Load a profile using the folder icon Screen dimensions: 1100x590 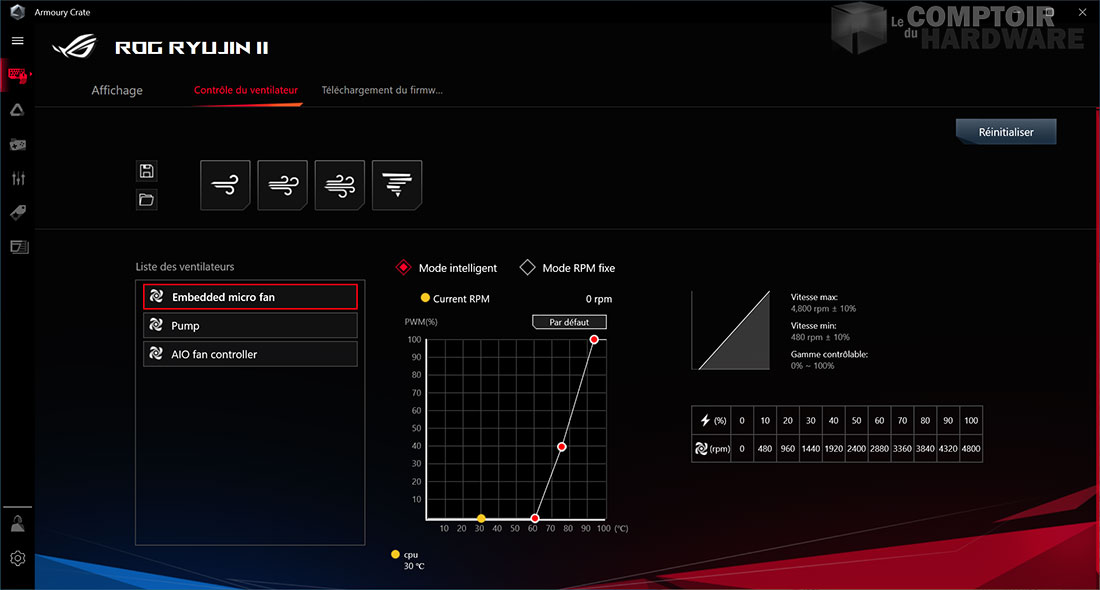147,200
